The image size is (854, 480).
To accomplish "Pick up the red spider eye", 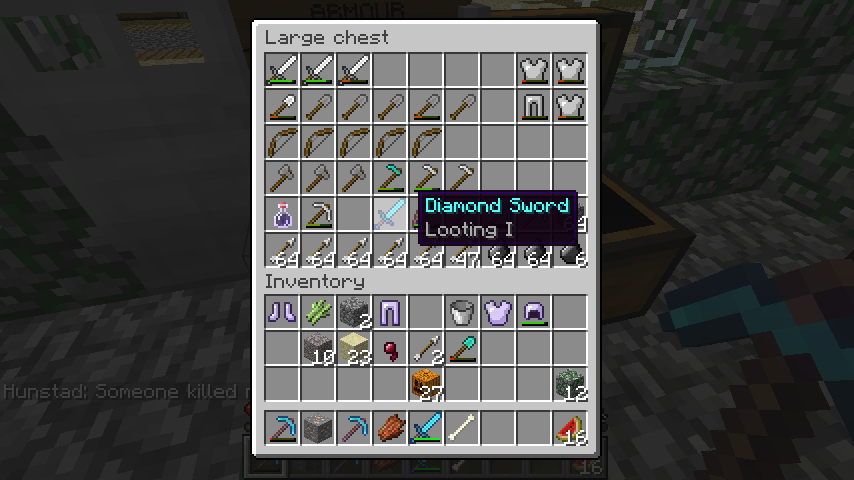I will [x=391, y=349].
